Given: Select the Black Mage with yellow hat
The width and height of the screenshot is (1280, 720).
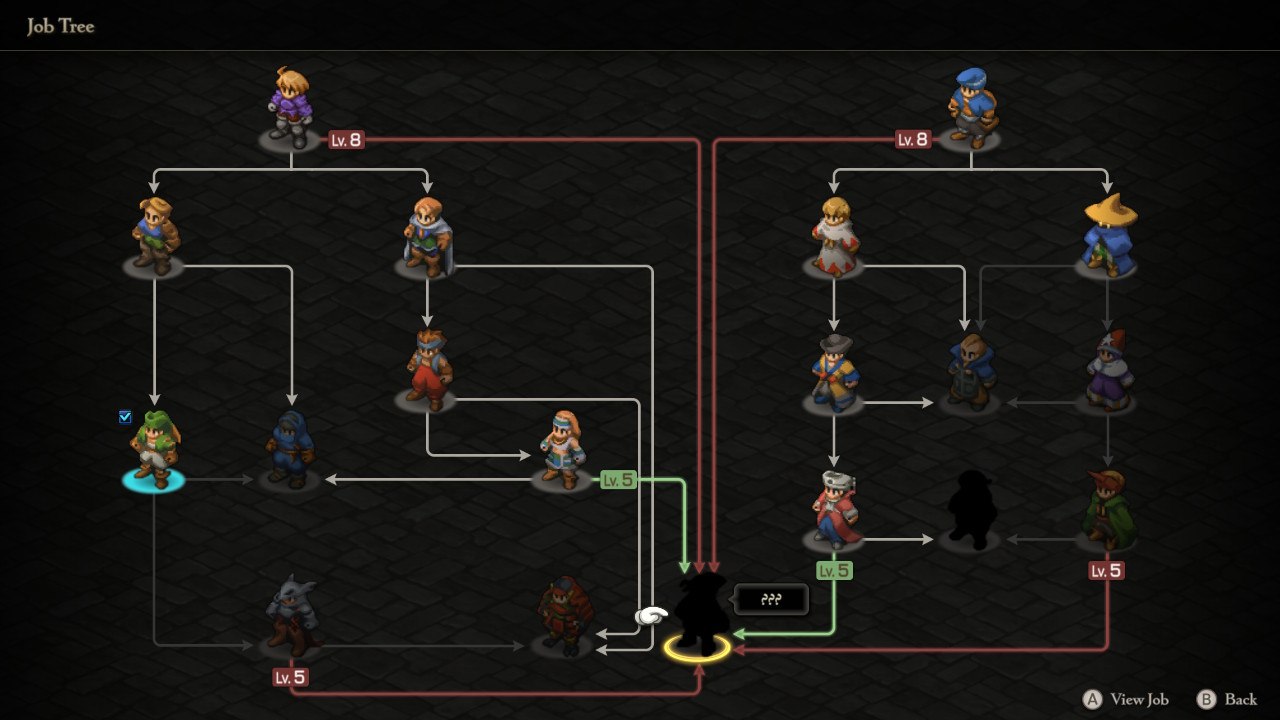Looking at the screenshot, I should [x=1107, y=237].
